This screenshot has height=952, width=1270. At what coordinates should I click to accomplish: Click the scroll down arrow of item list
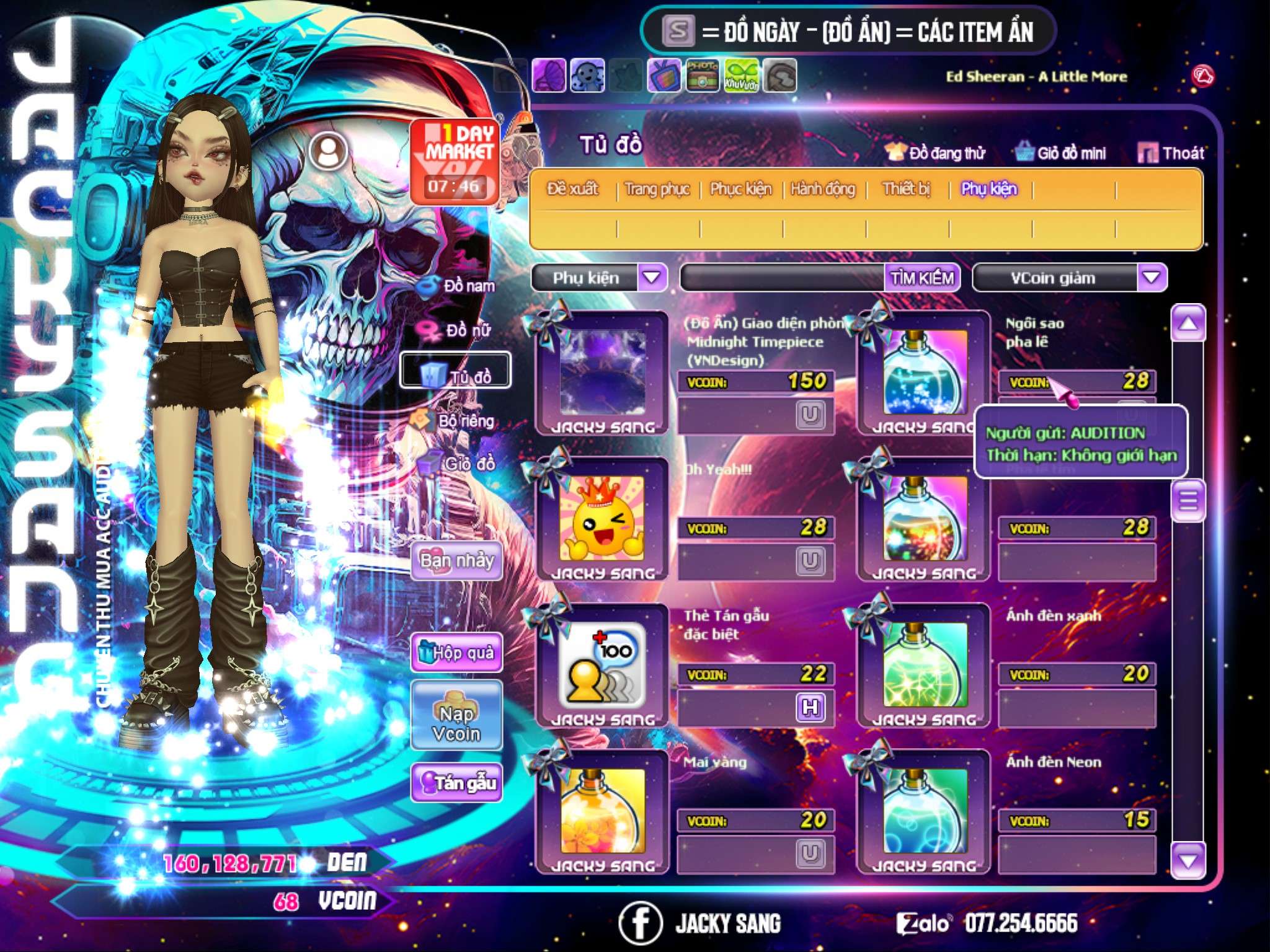(x=1188, y=860)
